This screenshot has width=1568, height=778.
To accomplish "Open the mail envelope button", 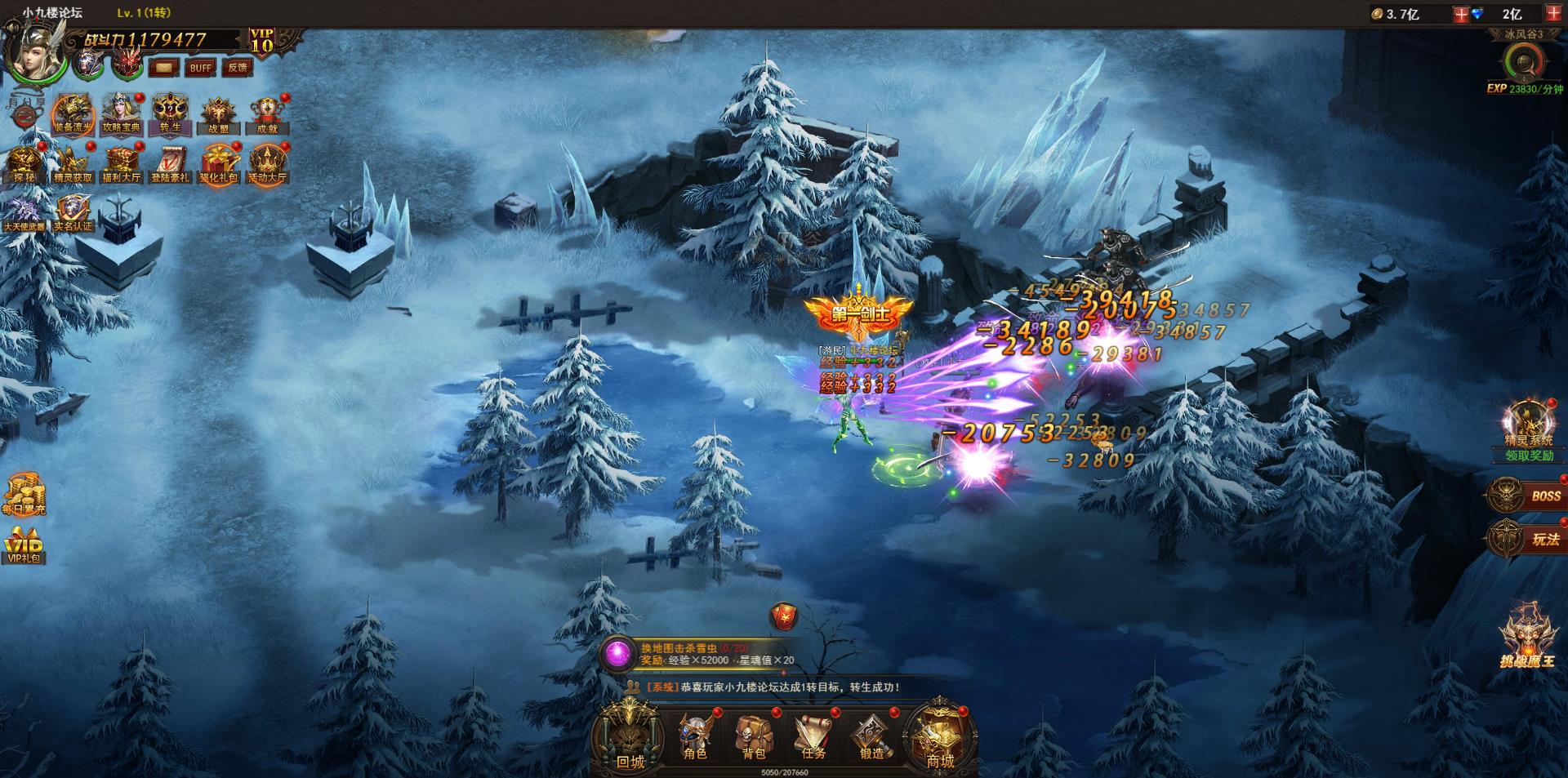I will 164,68.
